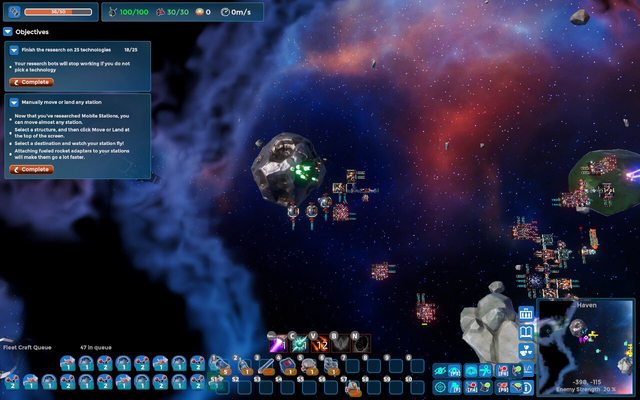The image size is (640, 400).
Task: Complete the move or land station objective
Action: pyautogui.click(x=32, y=169)
